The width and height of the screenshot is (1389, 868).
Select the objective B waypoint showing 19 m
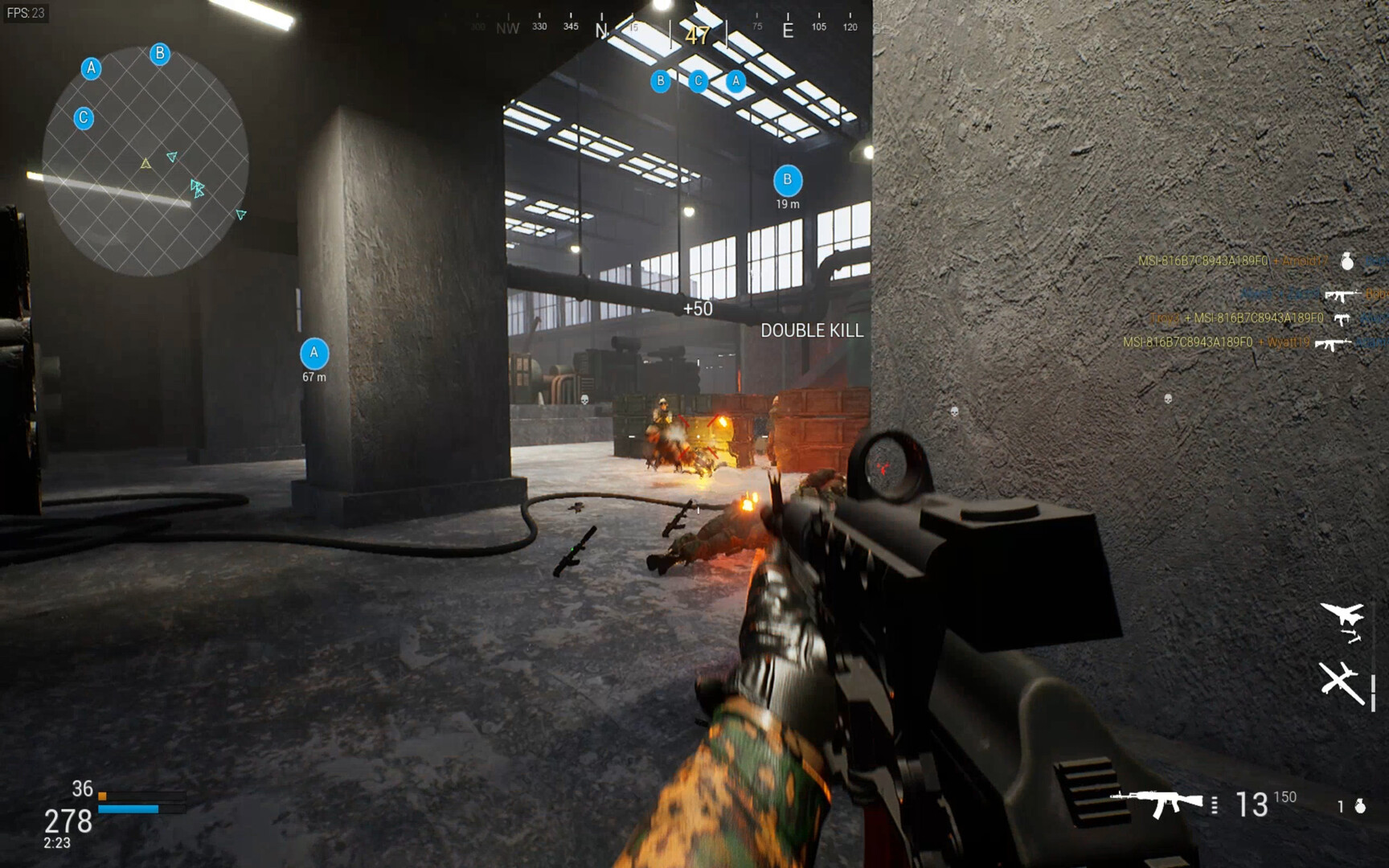[x=788, y=181]
